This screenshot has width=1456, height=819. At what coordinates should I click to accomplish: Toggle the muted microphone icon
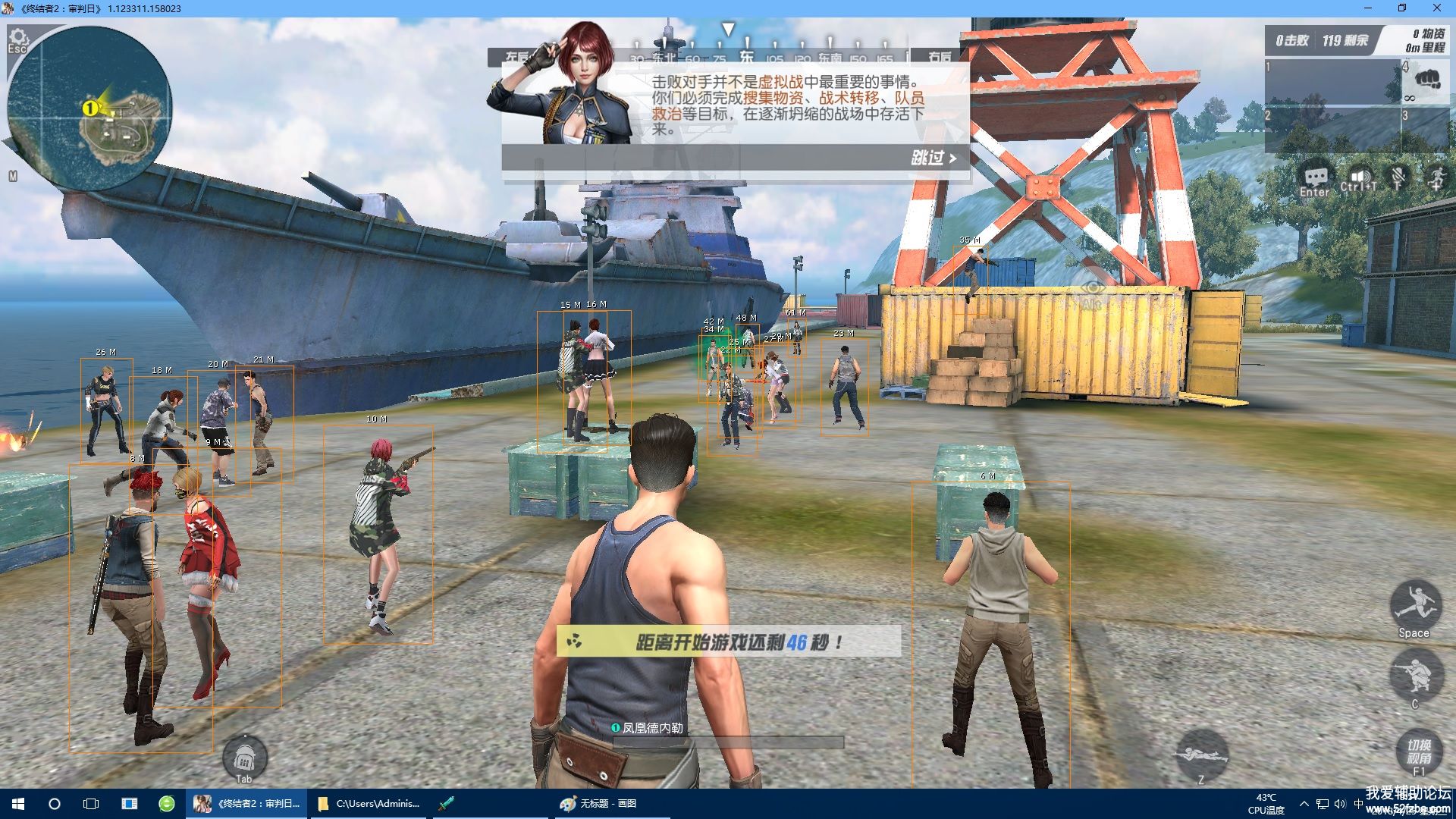pyautogui.click(x=1398, y=179)
